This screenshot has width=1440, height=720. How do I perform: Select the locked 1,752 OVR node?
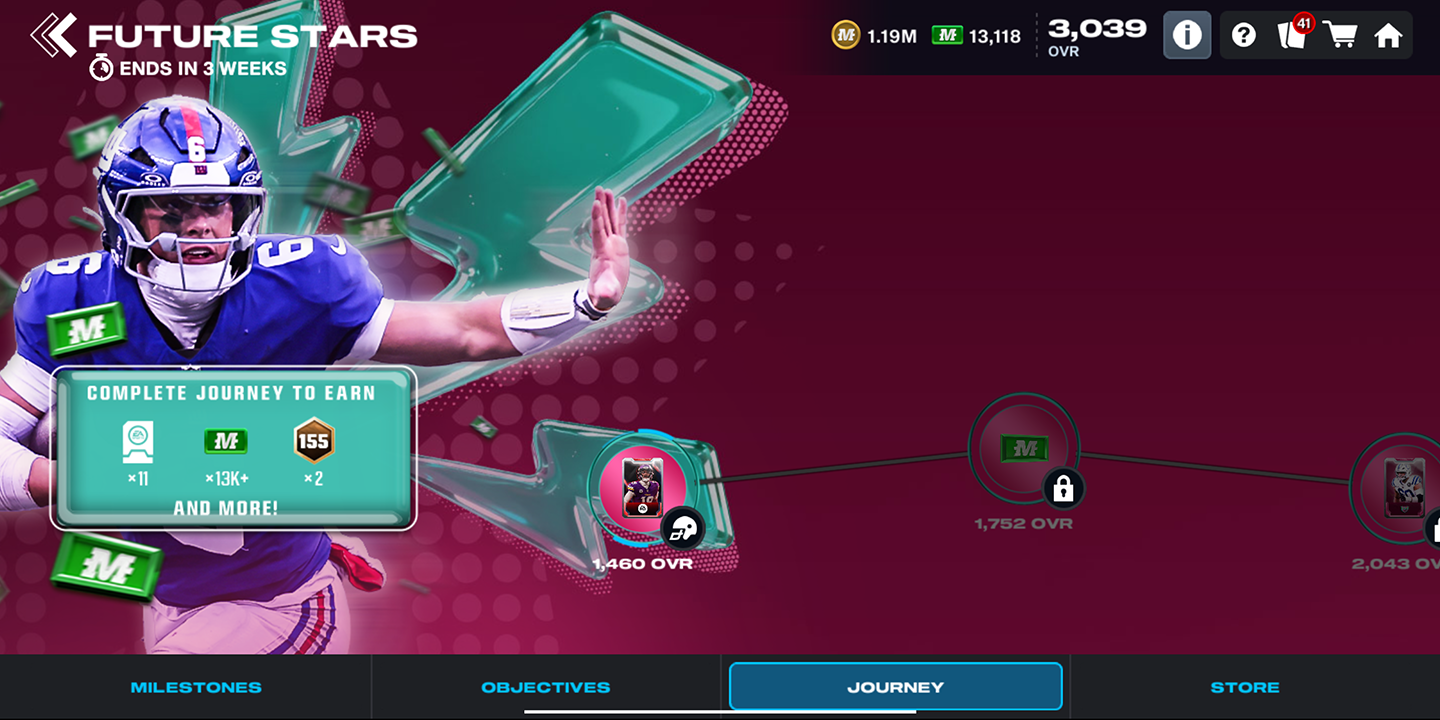coord(1024,449)
